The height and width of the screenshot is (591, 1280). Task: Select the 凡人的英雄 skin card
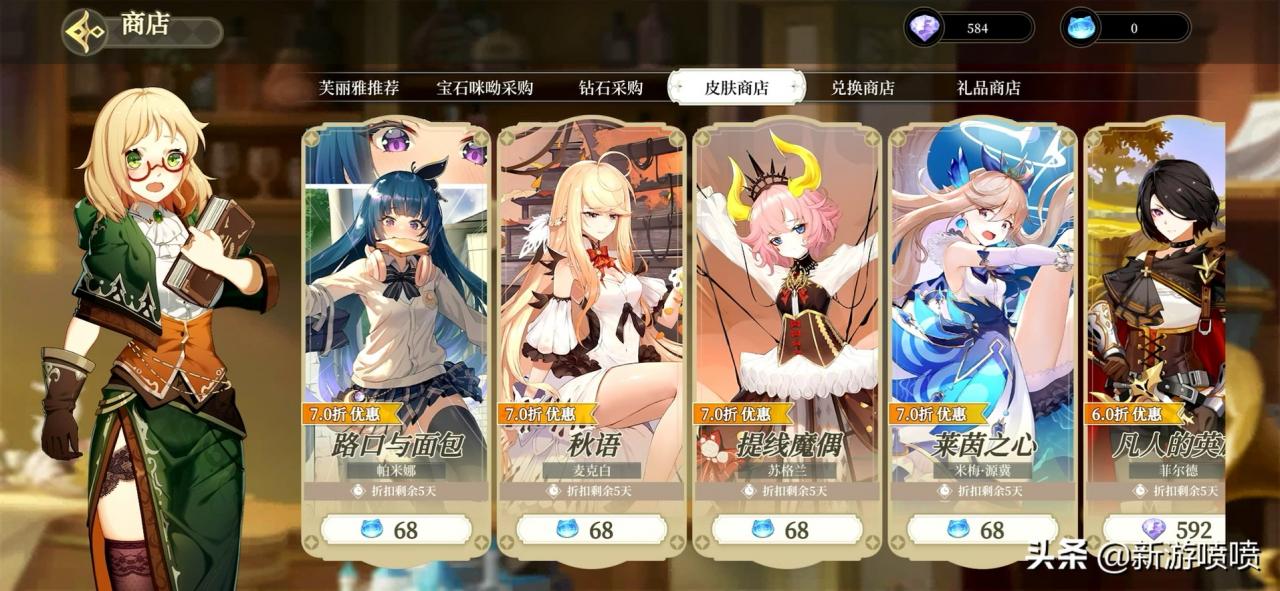tap(1158, 300)
